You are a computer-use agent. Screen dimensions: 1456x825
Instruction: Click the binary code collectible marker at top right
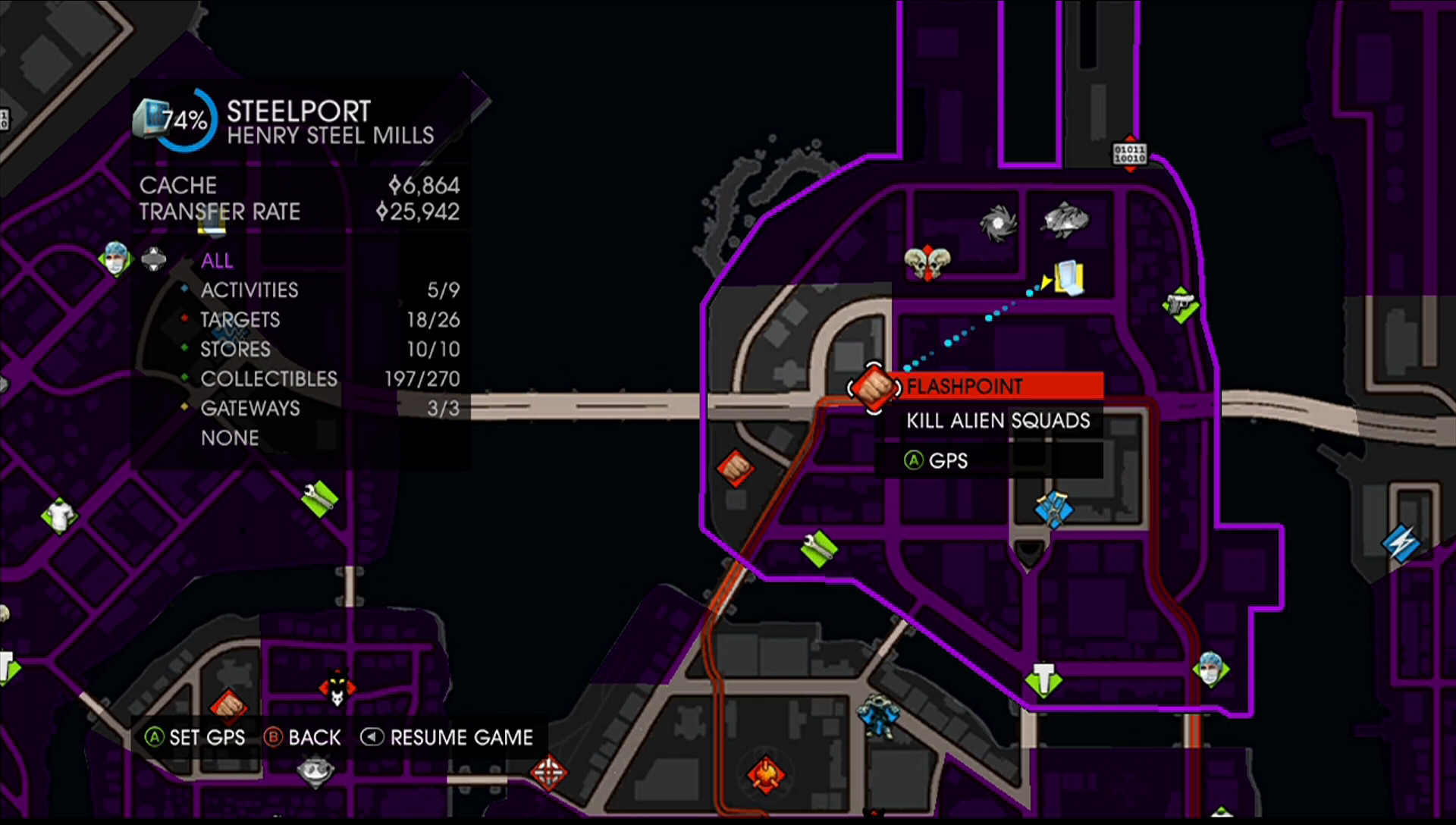1129,155
